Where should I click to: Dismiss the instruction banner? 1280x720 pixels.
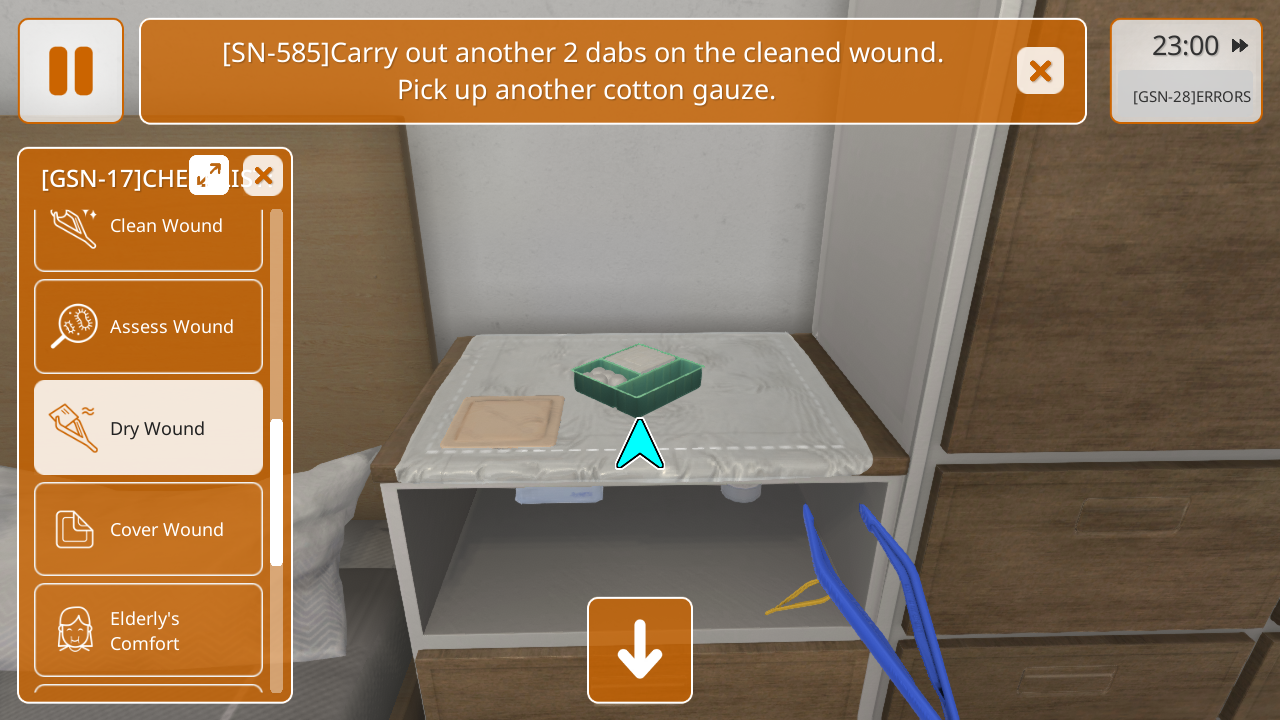pyautogui.click(x=1040, y=71)
